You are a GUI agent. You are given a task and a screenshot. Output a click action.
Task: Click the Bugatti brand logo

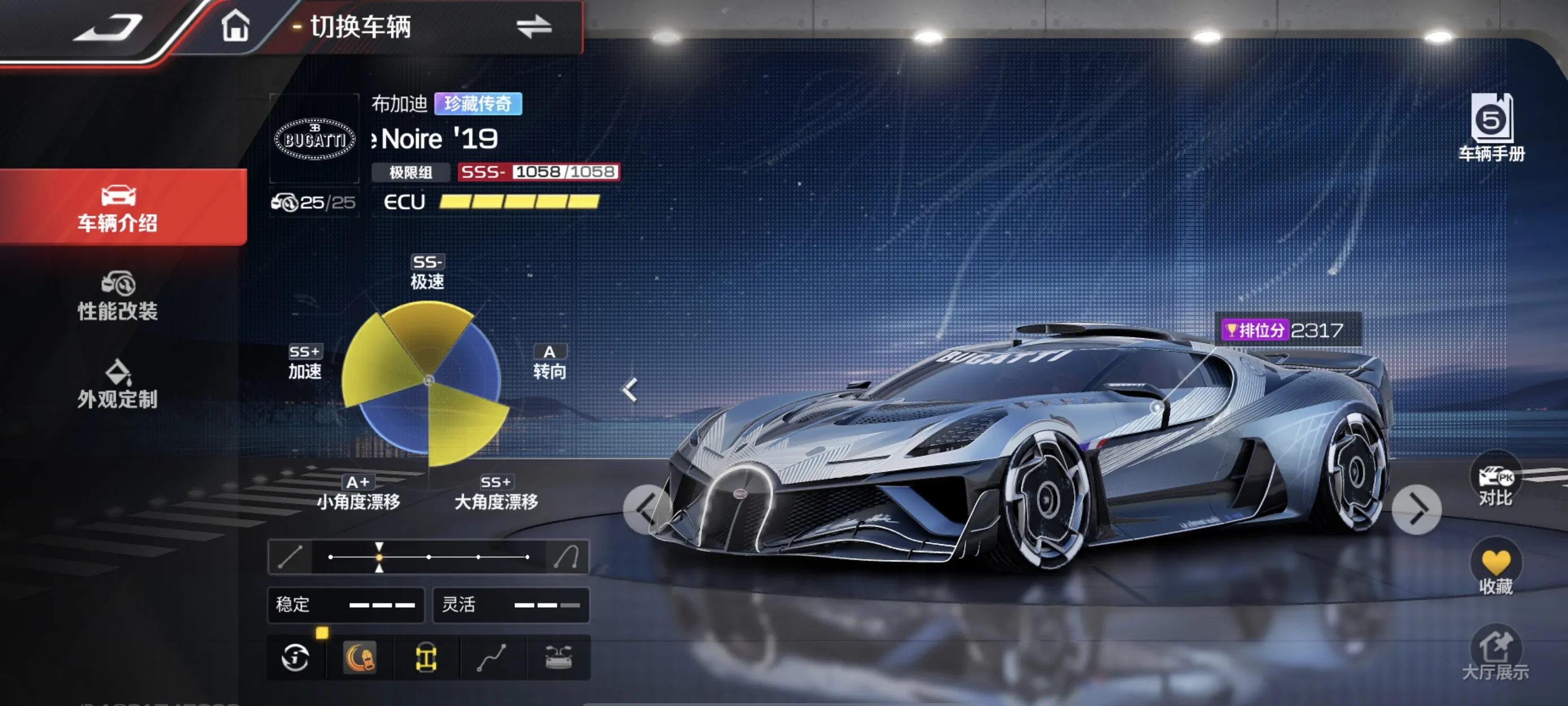314,139
